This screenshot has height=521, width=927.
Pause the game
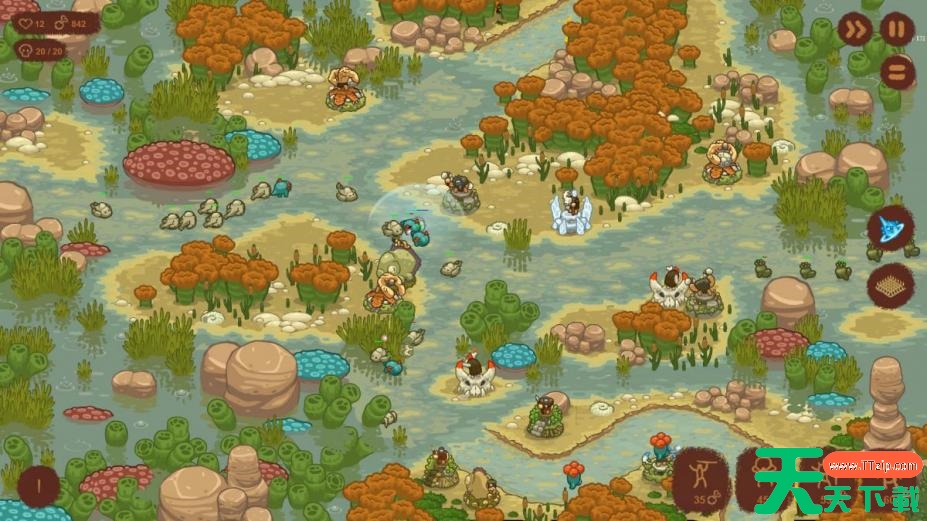pos(896,29)
